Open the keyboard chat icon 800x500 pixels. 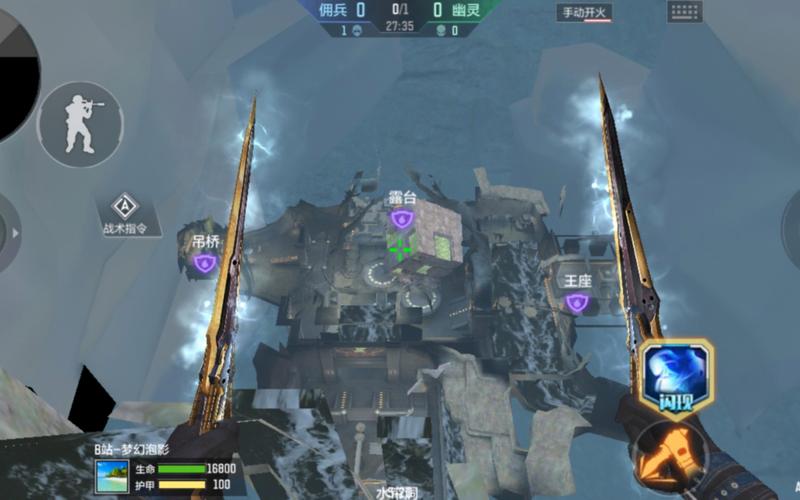pyautogui.click(x=685, y=12)
